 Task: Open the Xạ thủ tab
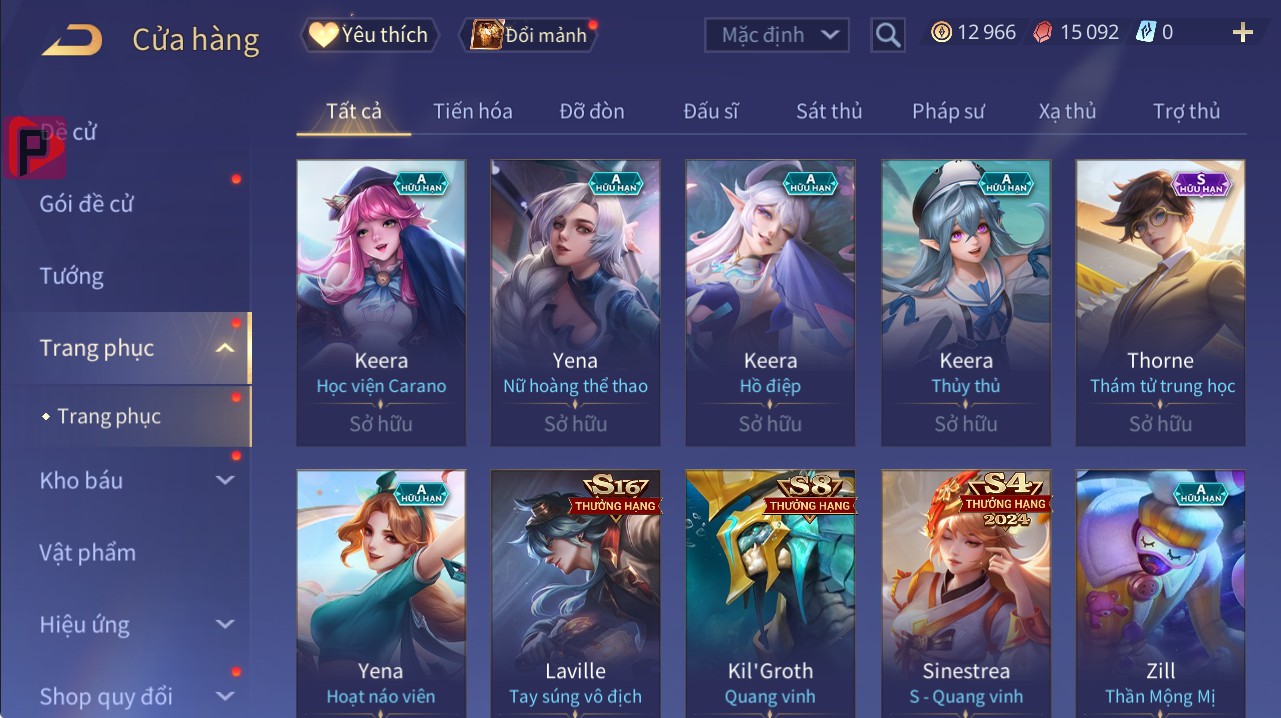(1067, 111)
